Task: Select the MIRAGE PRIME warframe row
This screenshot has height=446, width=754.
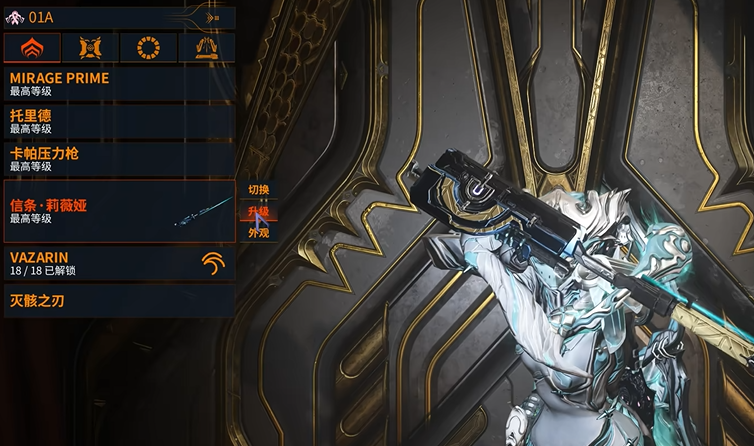Action: 119,83
